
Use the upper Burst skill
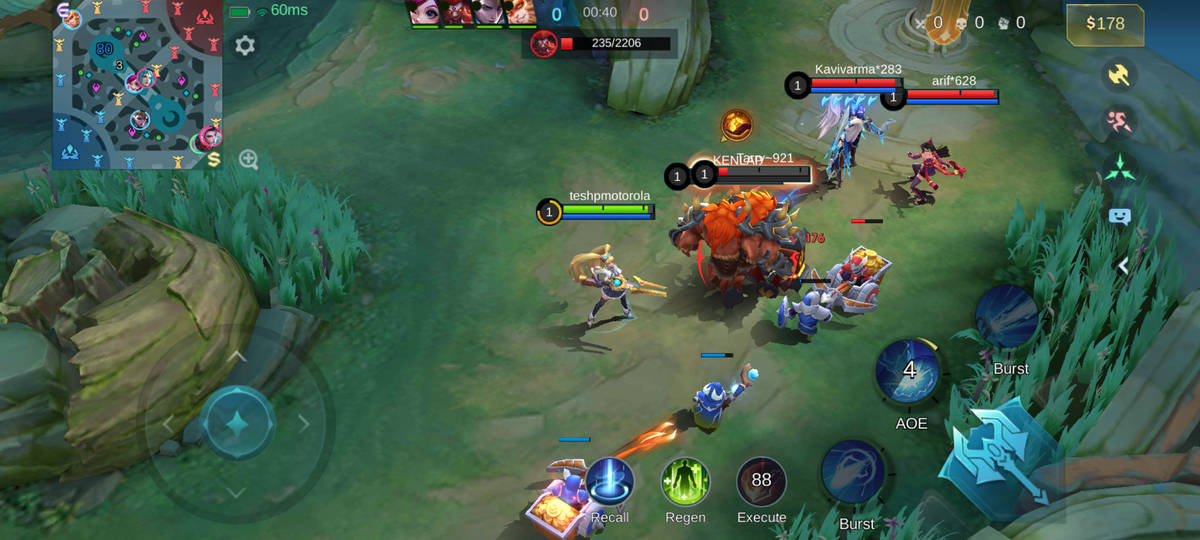click(x=1007, y=318)
